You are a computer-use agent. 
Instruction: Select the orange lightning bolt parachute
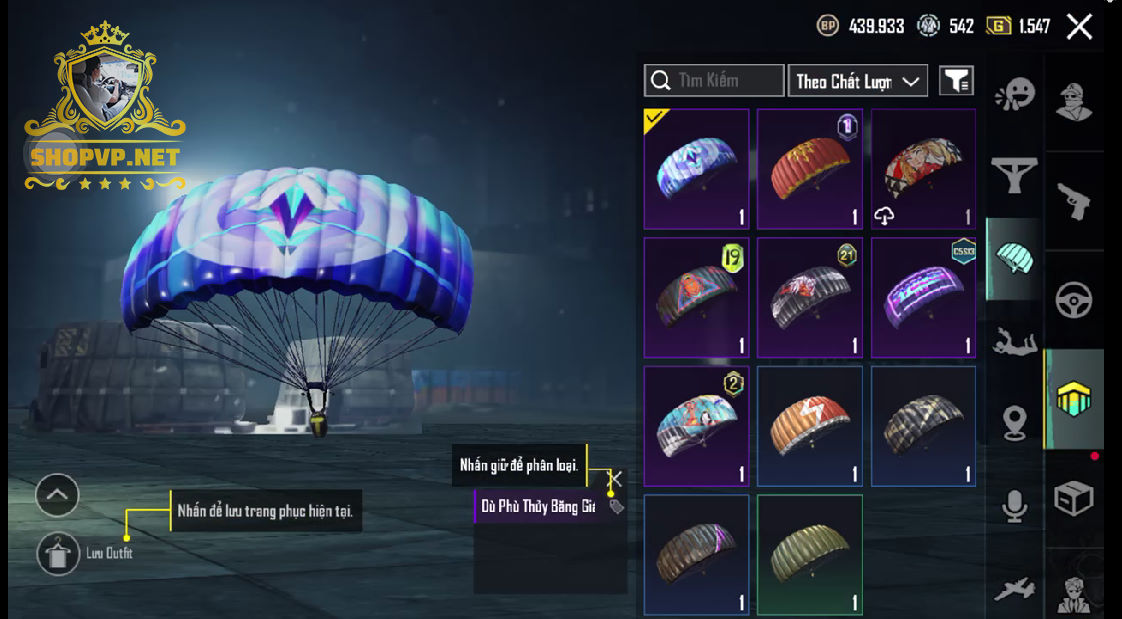[x=809, y=426]
